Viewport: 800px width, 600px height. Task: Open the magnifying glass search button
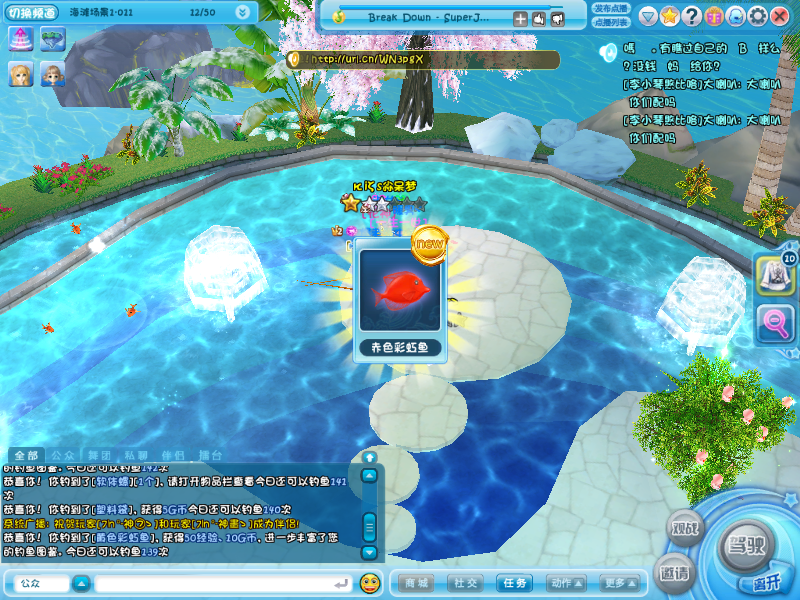(775, 323)
